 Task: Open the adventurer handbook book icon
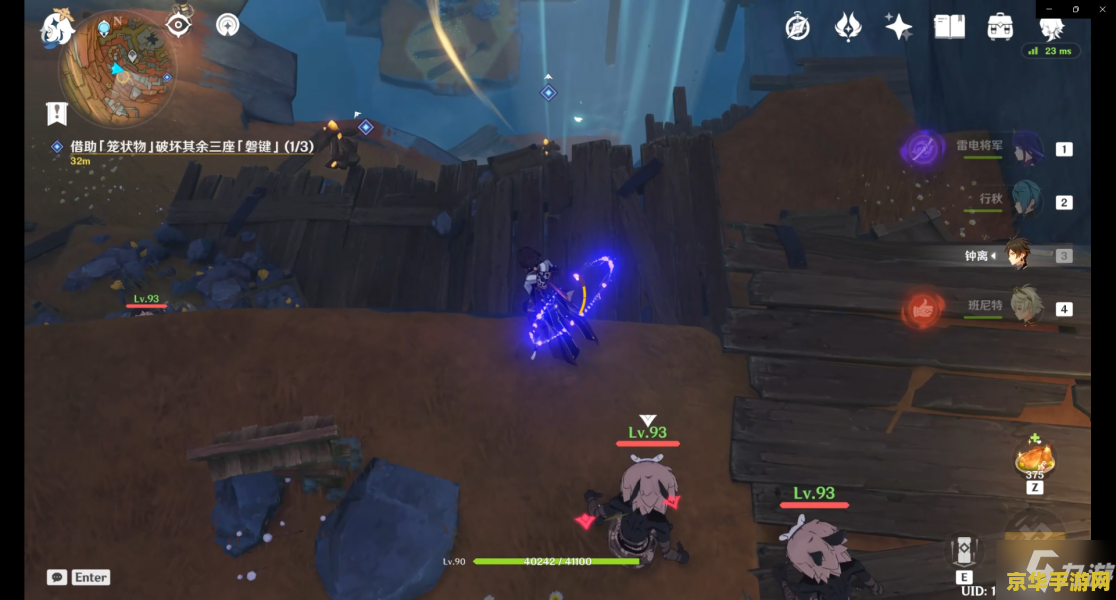coord(949,27)
